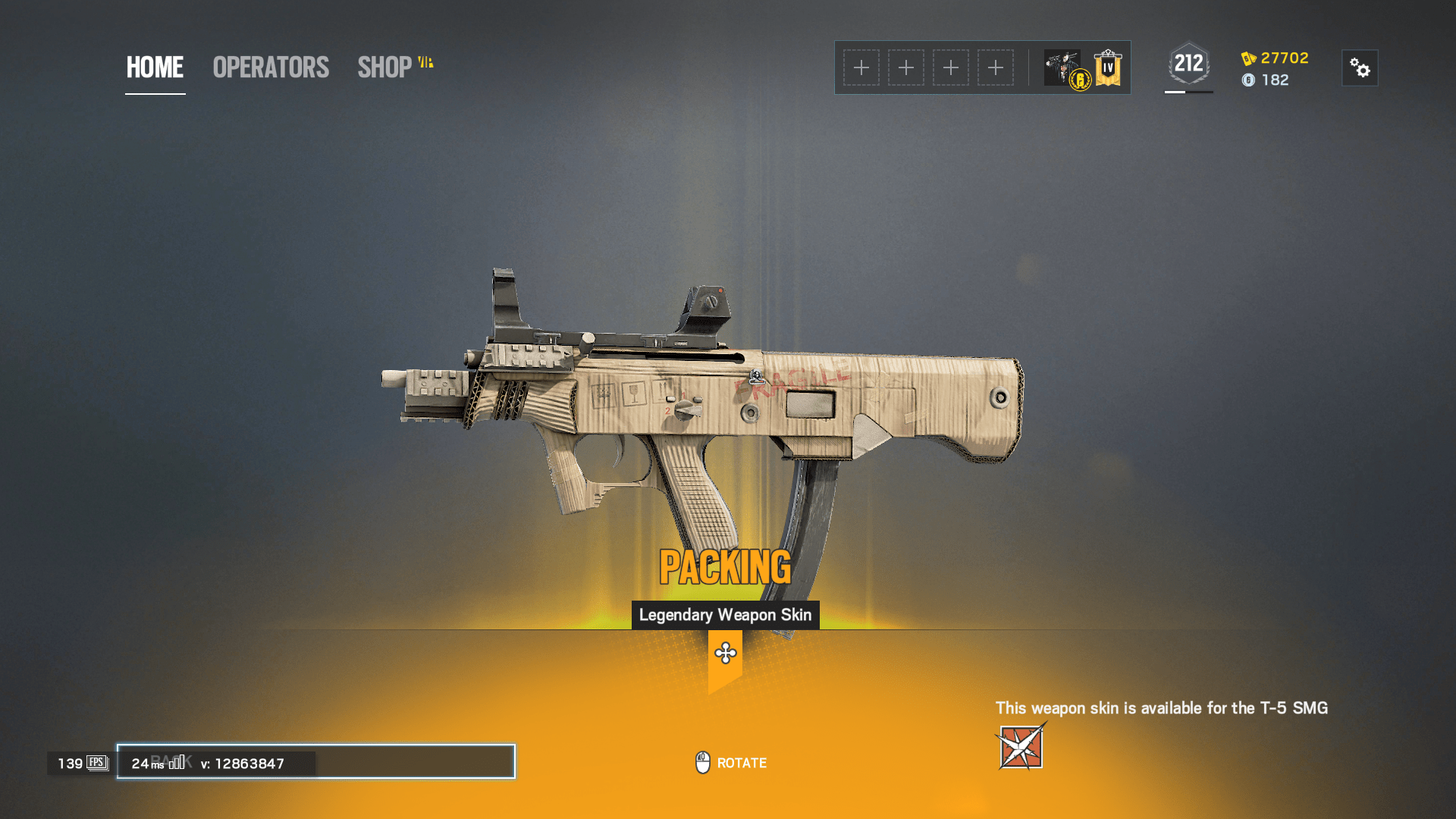This screenshot has width=1456, height=819.
Task: Open the OPERATORS tab
Action: click(x=270, y=67)
